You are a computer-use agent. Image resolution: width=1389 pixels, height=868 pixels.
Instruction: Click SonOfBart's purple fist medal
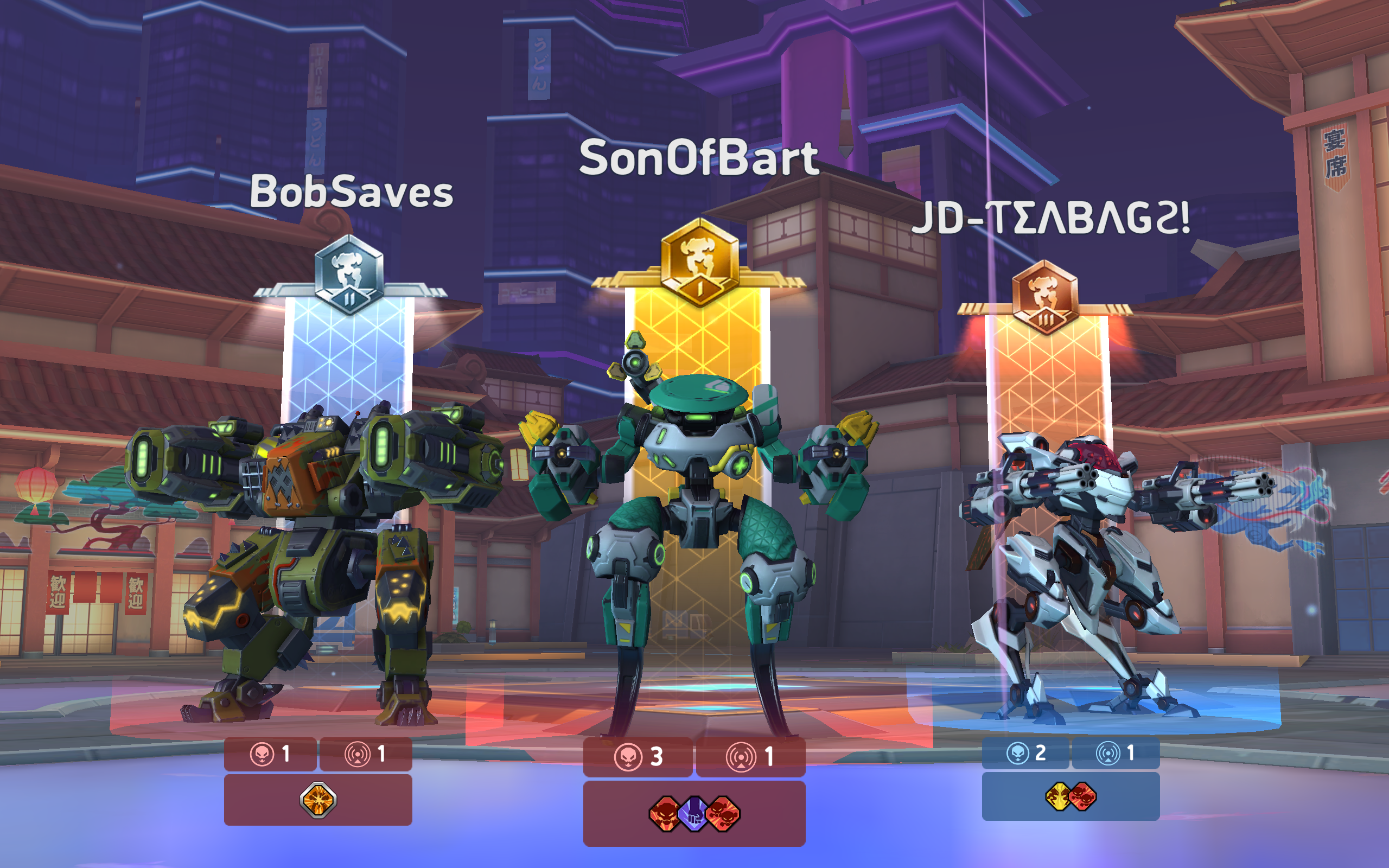point(692,814)
